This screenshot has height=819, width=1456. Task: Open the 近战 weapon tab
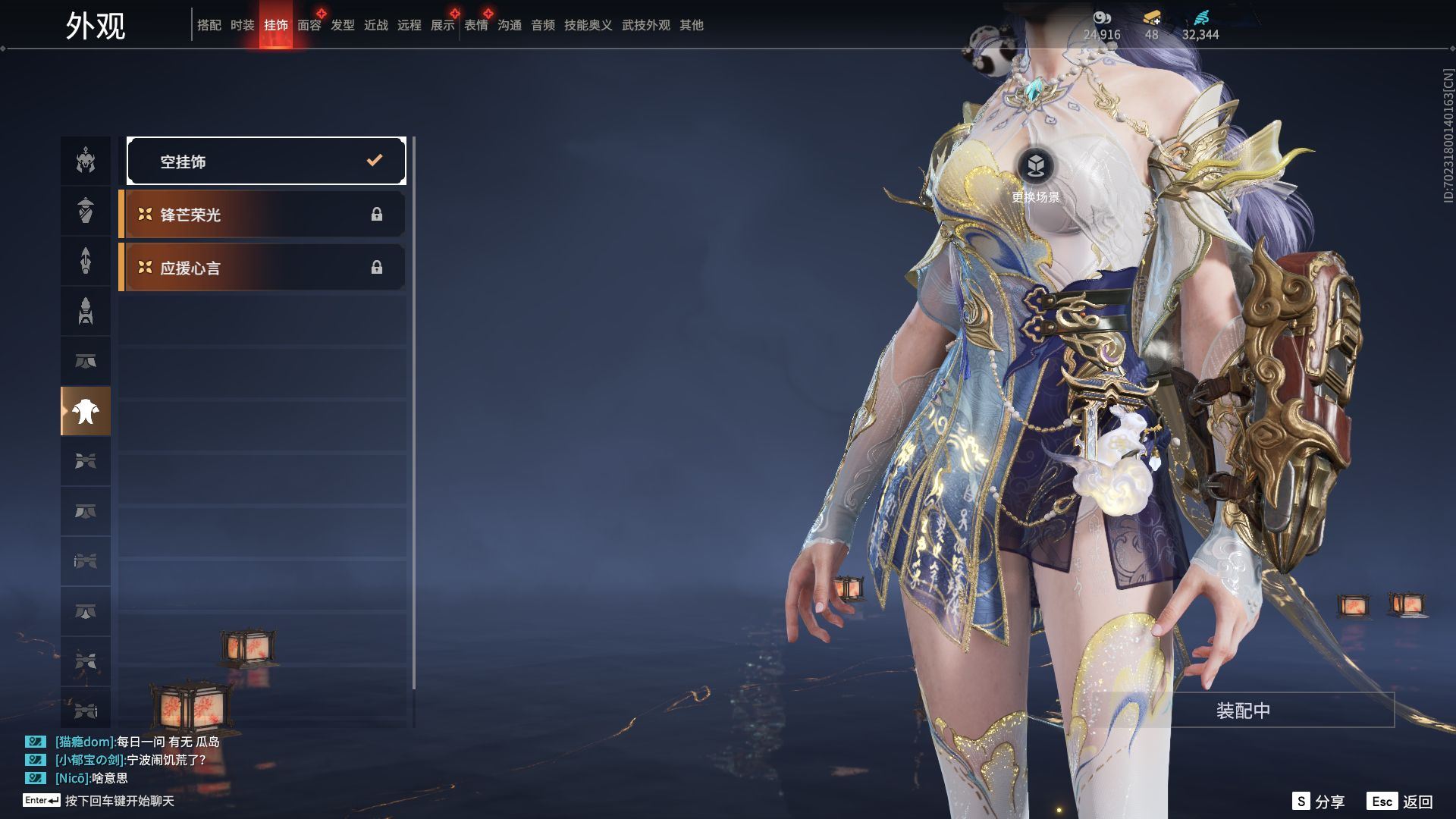(x=375, y=25)
